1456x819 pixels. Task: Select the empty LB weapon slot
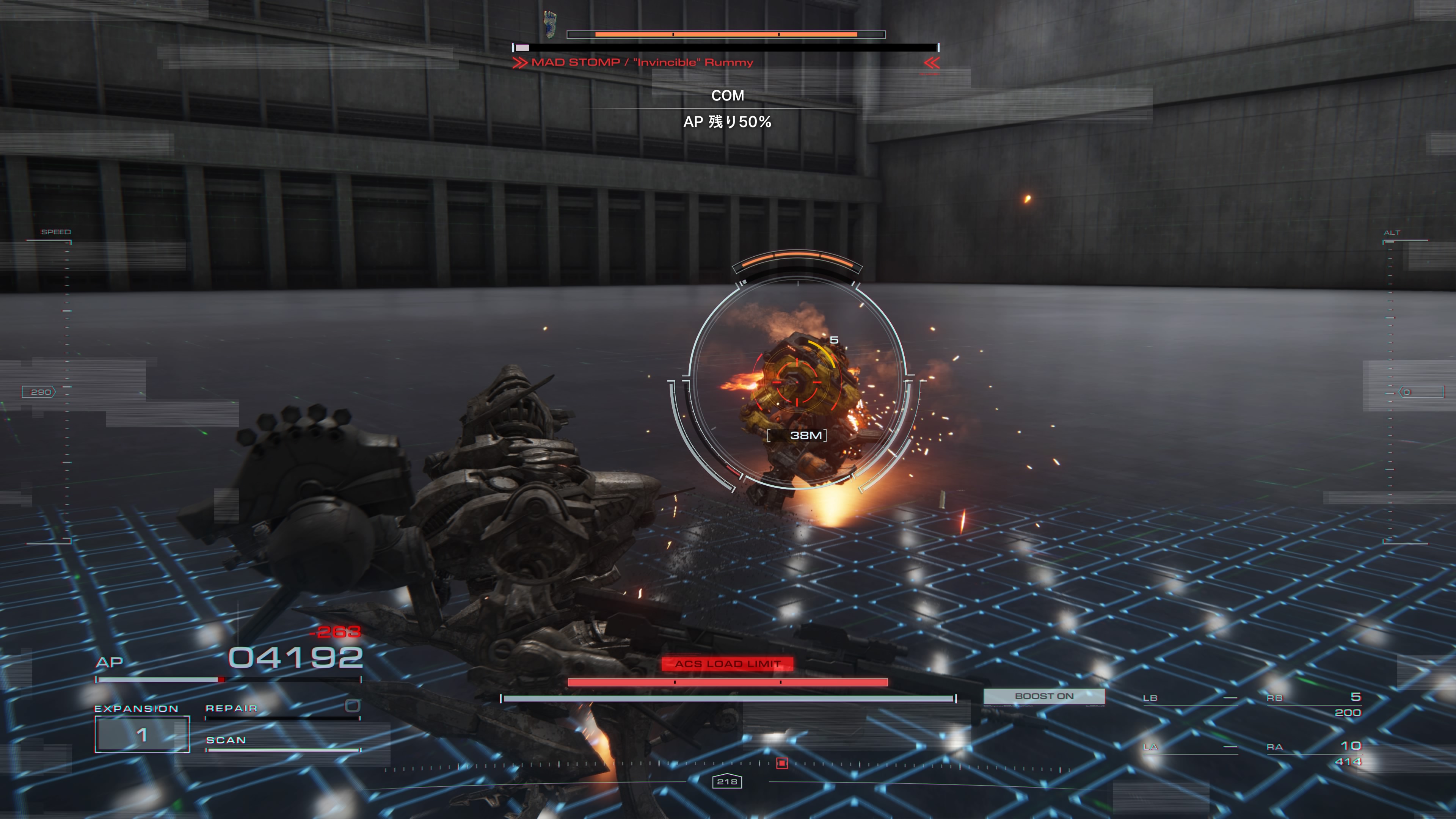point(1189,698)
